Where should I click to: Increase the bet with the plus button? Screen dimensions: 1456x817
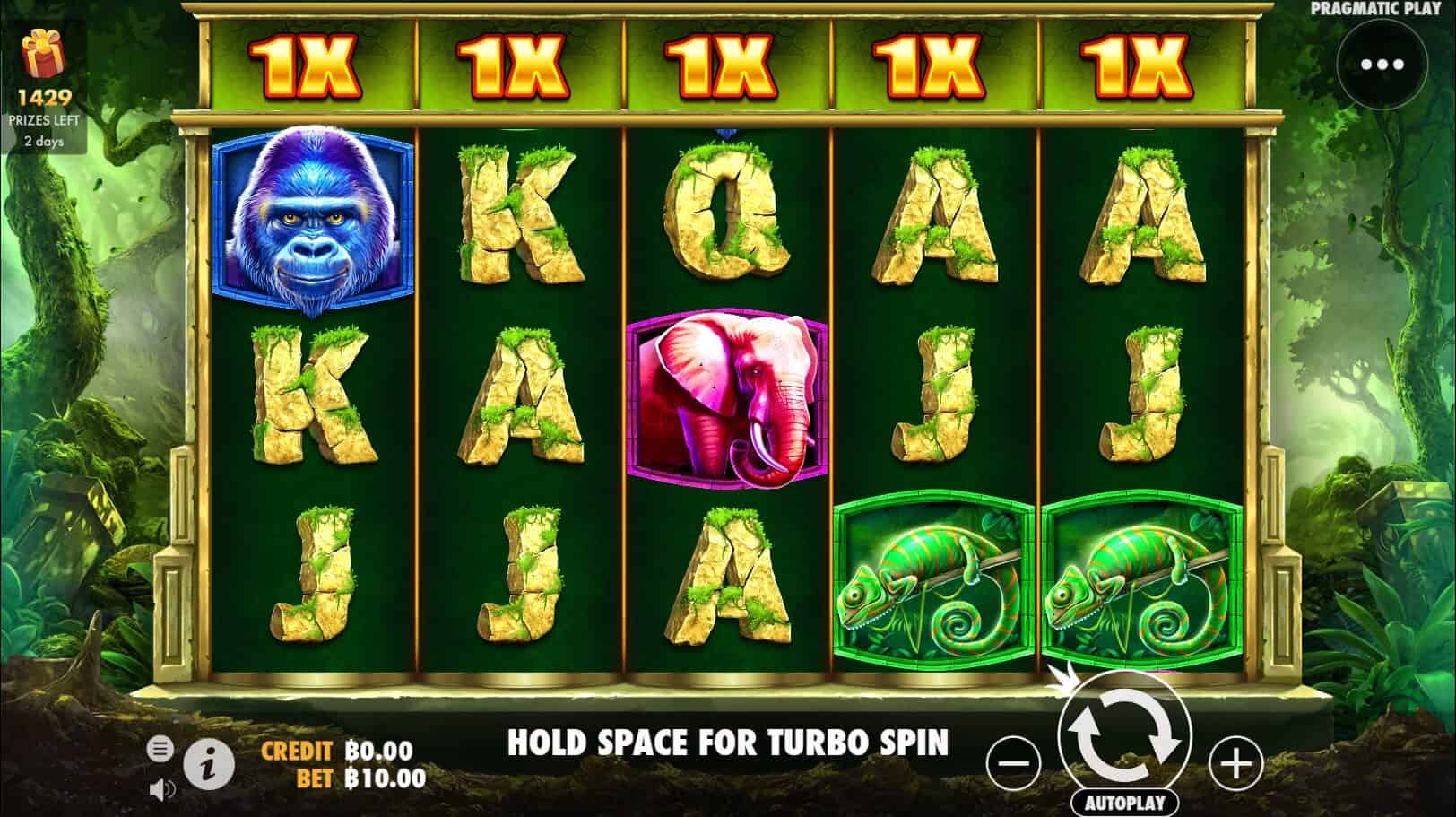pos(1235,764)
